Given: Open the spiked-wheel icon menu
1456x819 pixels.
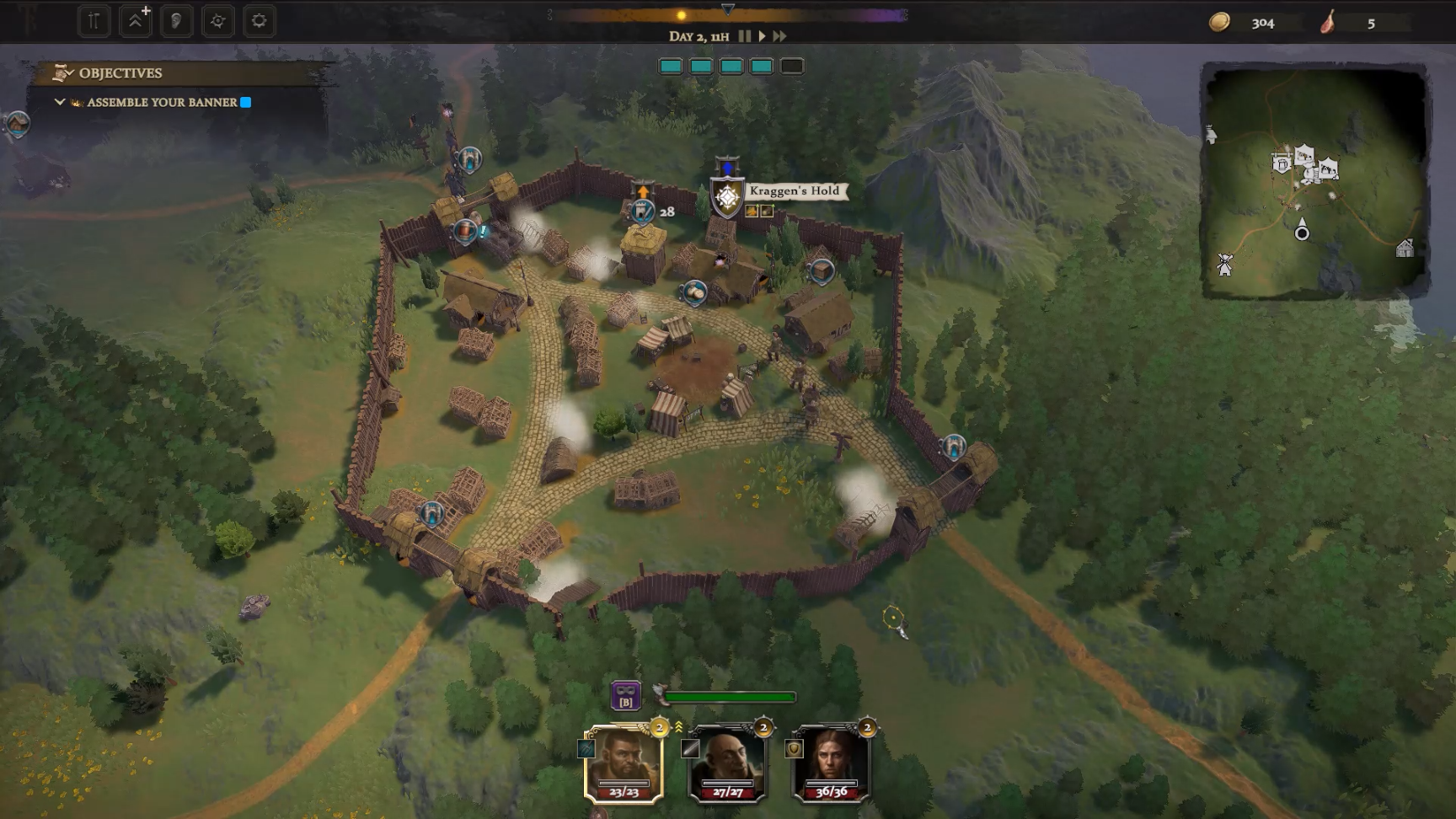Looking at the screenshot, I should 217,21.
